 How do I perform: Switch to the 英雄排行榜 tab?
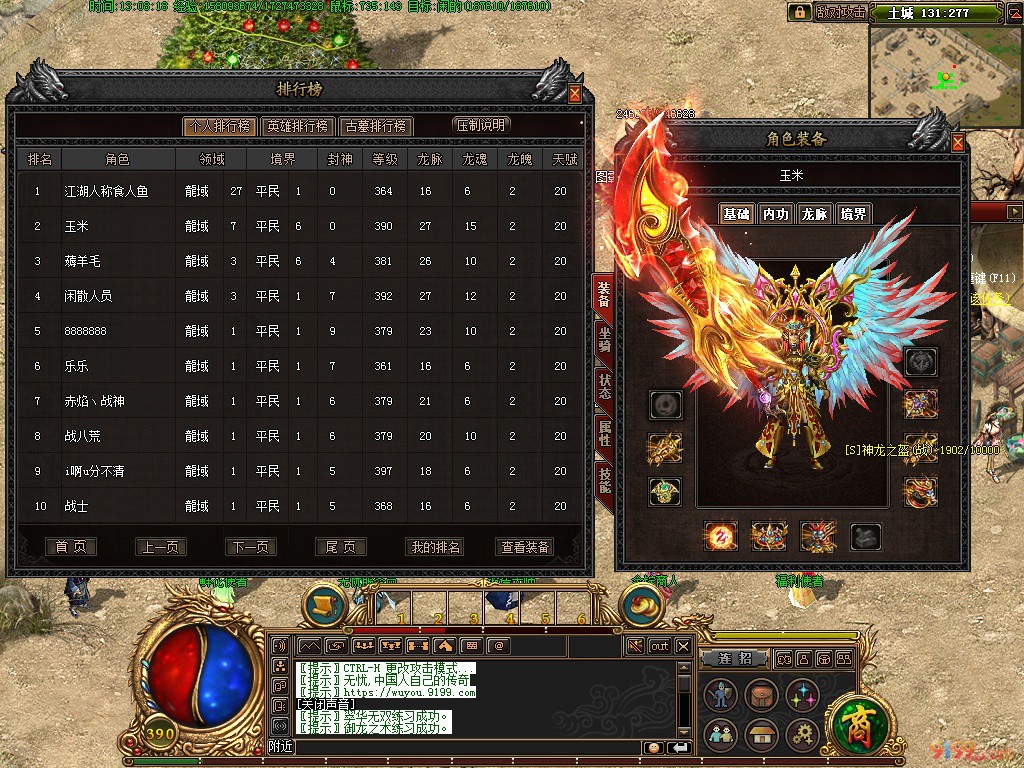[296, 126]
